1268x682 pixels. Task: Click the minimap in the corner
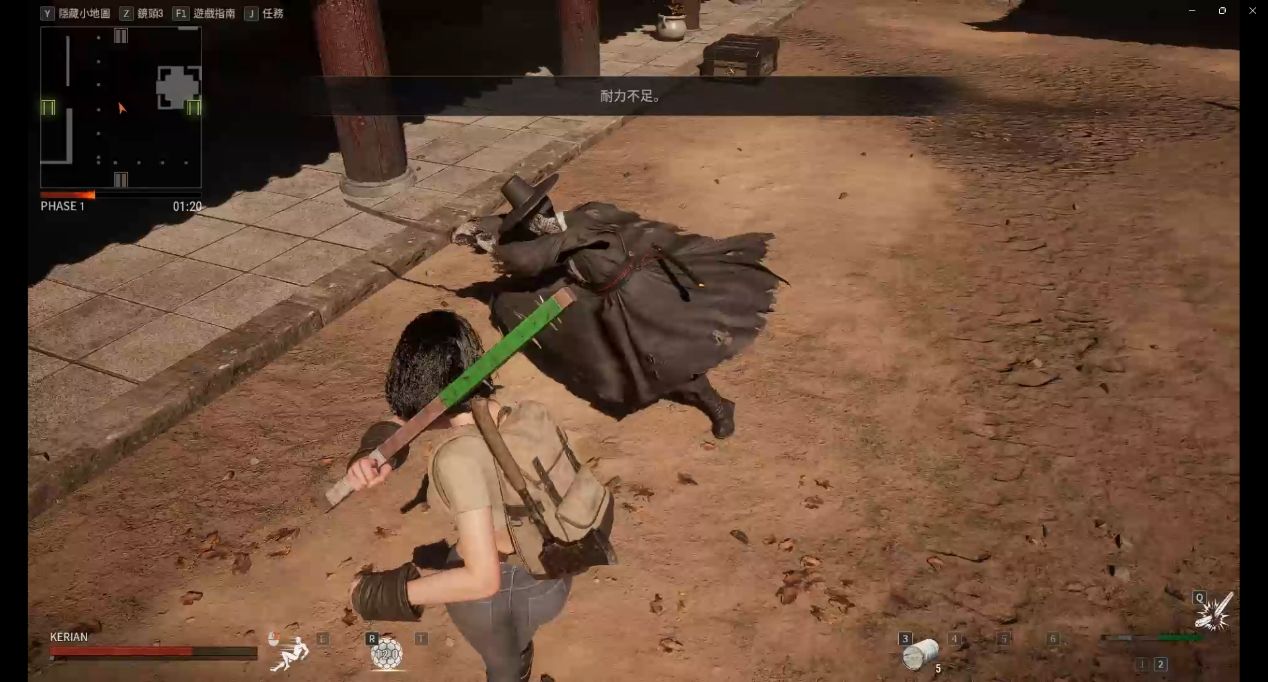point(120,107)
